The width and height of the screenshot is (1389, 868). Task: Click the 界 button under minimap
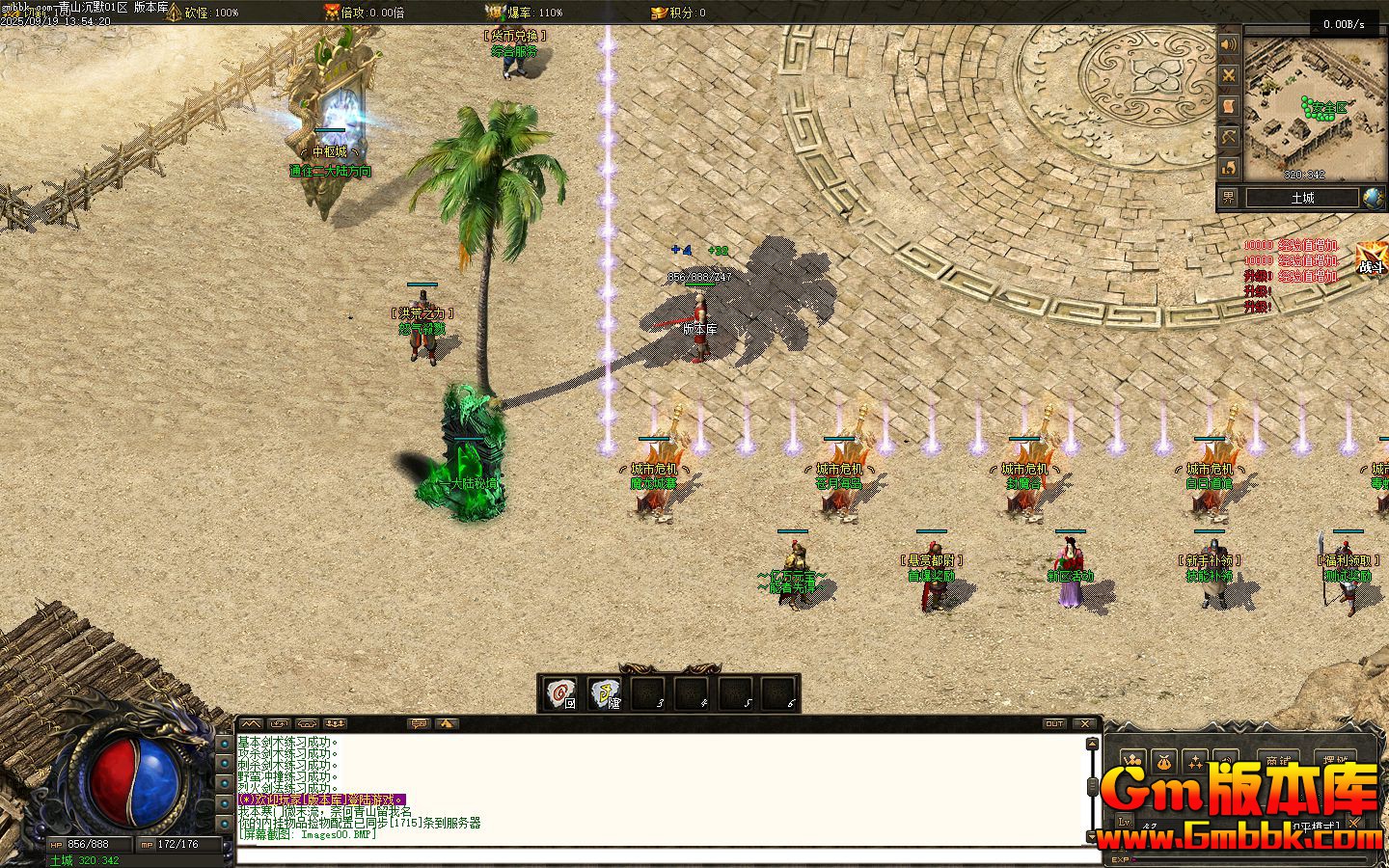click(x=1228, y=198)
